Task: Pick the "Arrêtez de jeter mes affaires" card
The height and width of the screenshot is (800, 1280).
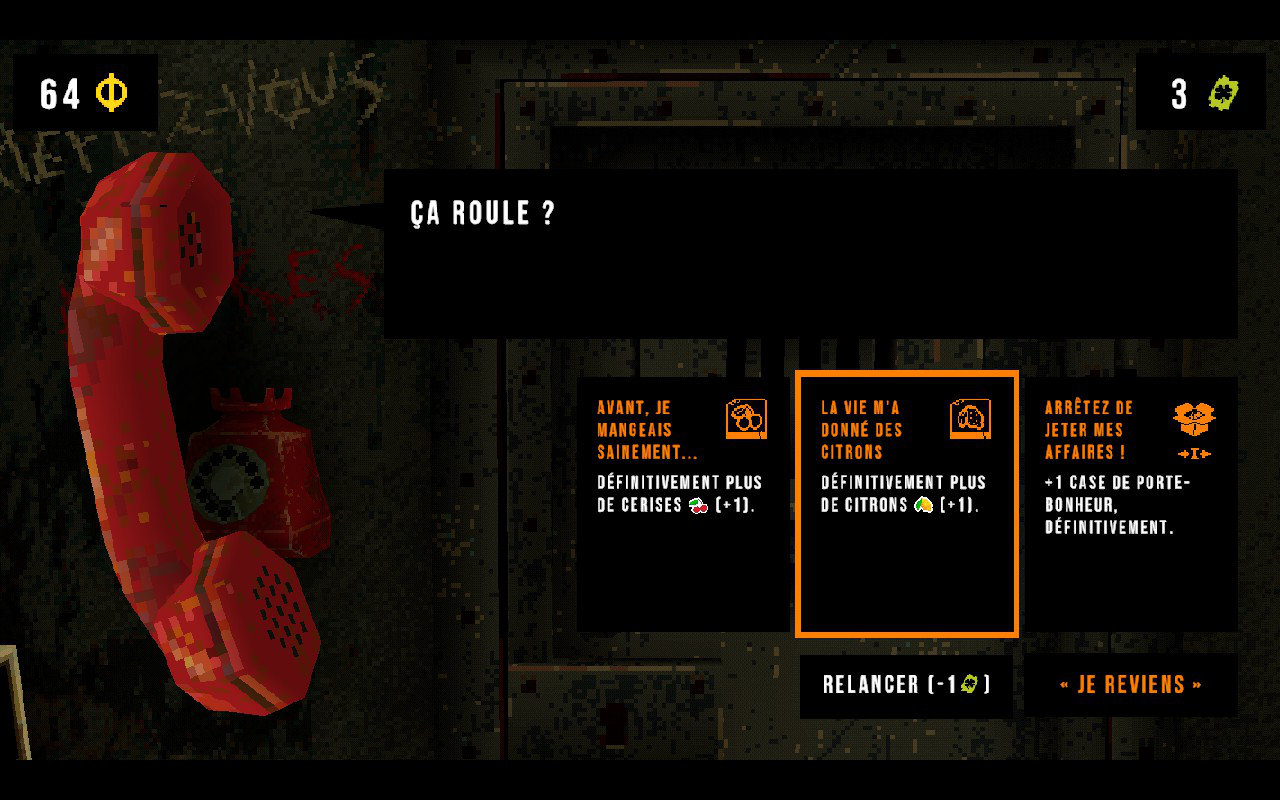Action: [x=1130, y=504]
